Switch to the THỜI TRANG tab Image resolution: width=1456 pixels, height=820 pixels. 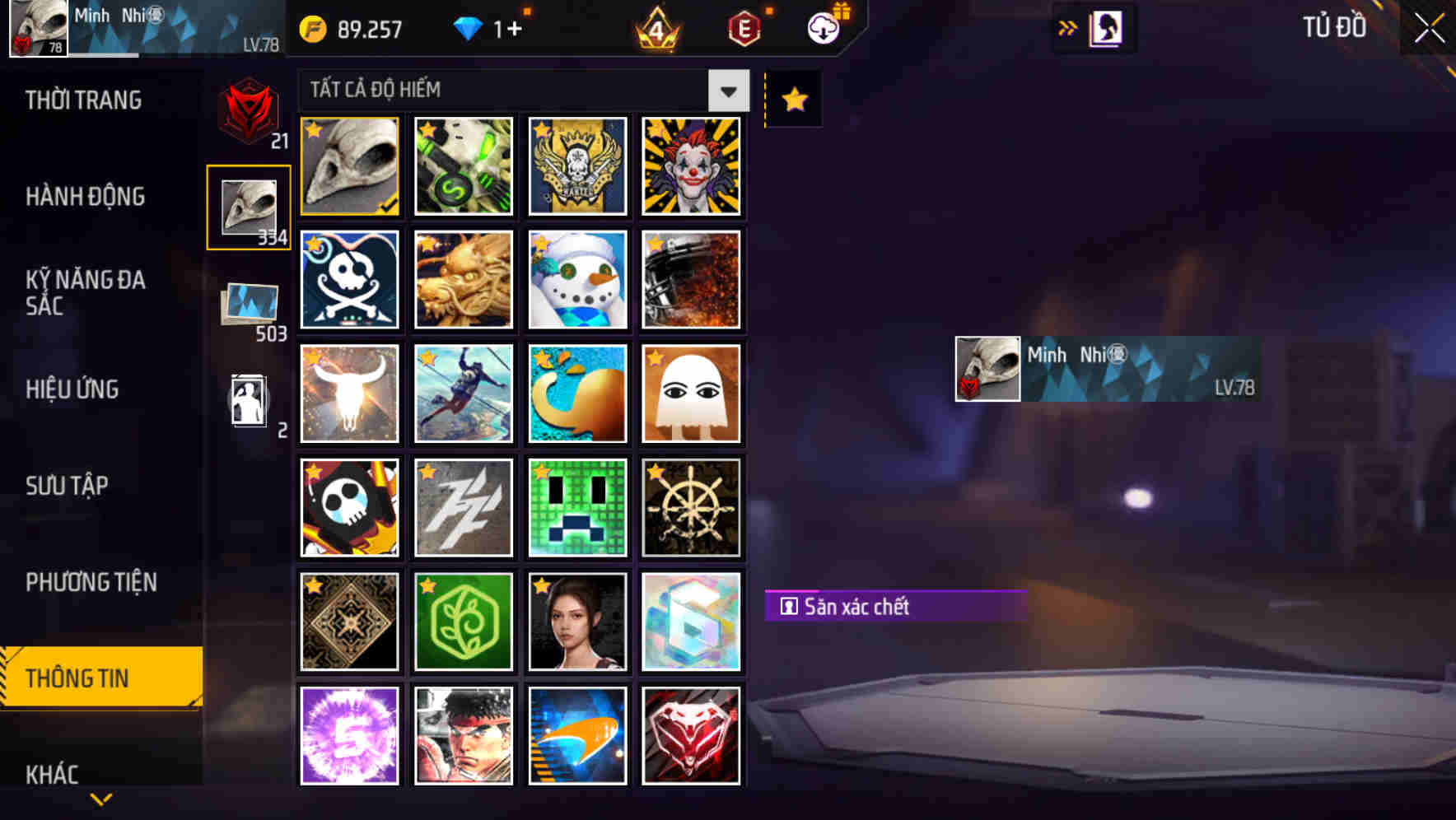tap(82, 100)
